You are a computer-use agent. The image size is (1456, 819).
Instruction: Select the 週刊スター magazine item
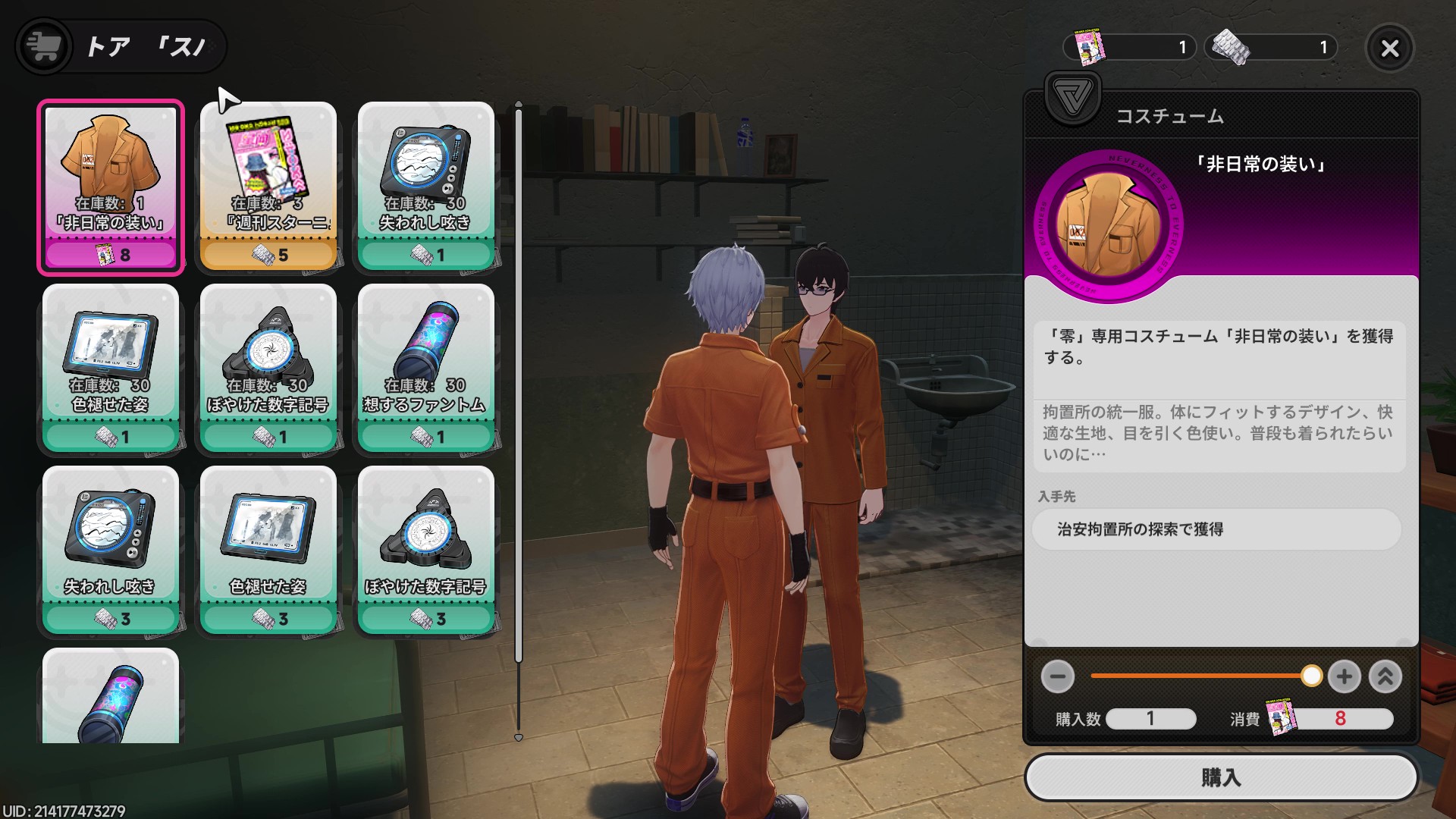(268, 186)
